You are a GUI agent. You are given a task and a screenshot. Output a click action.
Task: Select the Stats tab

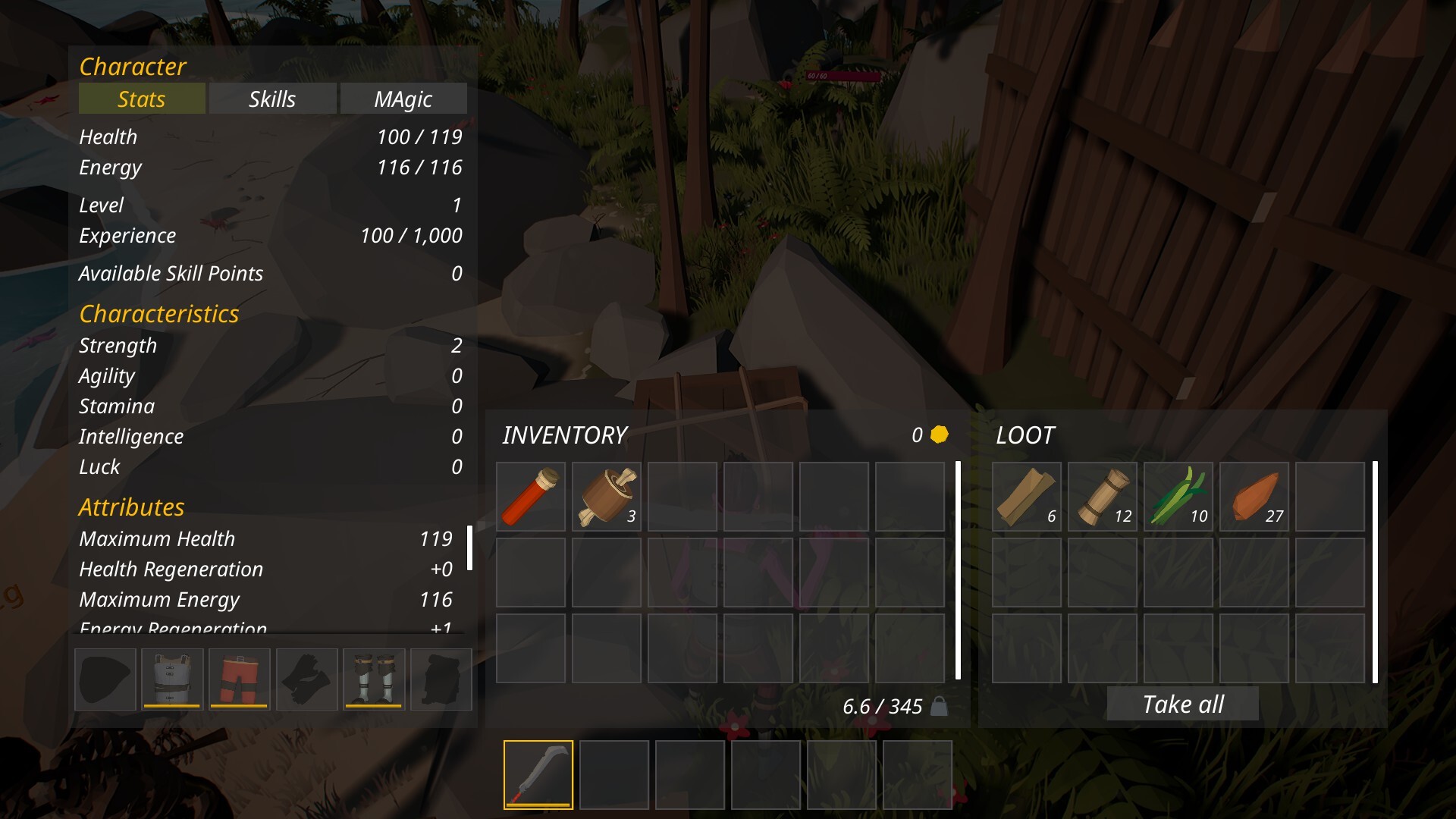pos(141,99)
